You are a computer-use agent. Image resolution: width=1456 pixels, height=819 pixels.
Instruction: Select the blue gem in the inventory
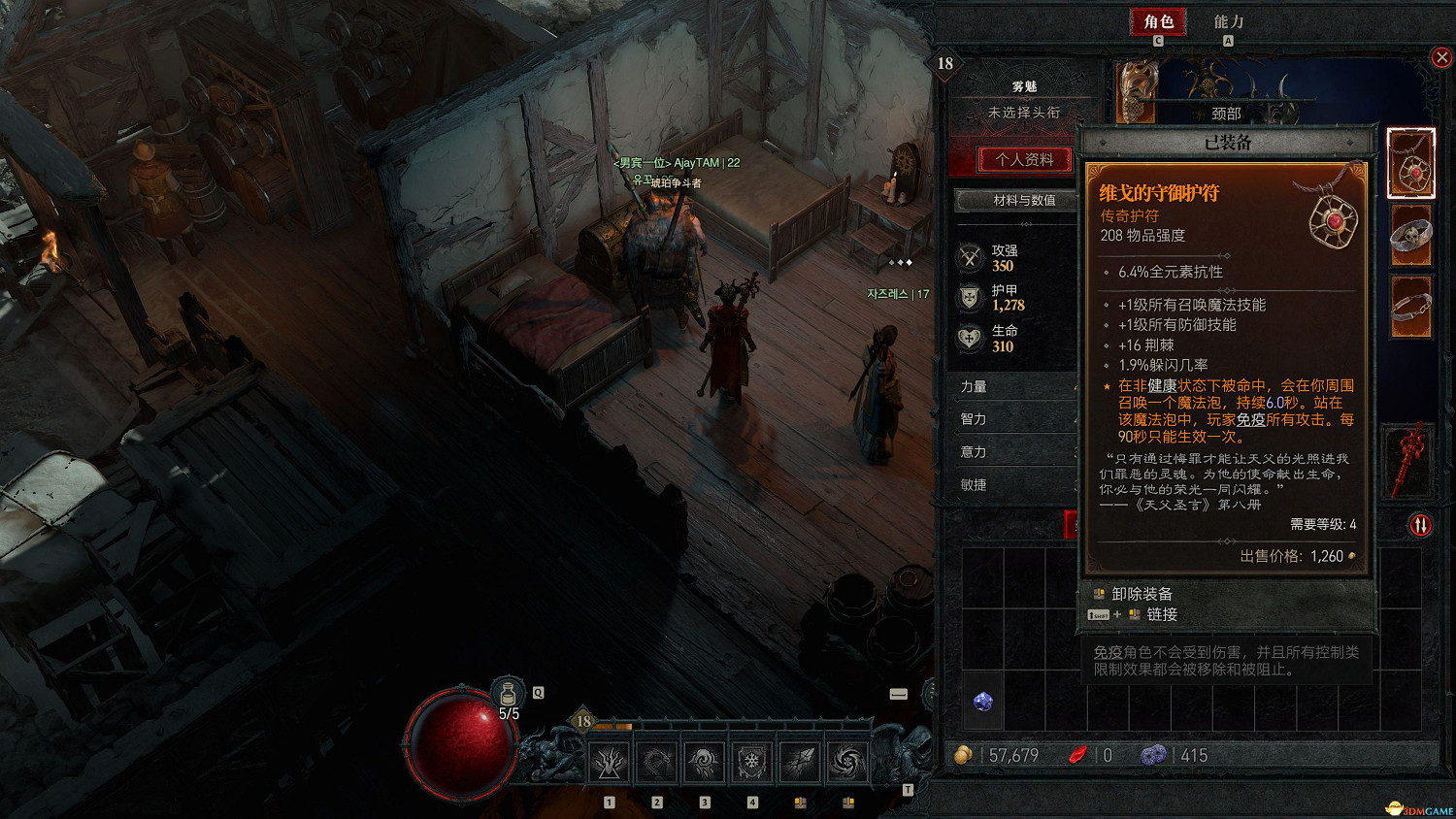983,702
